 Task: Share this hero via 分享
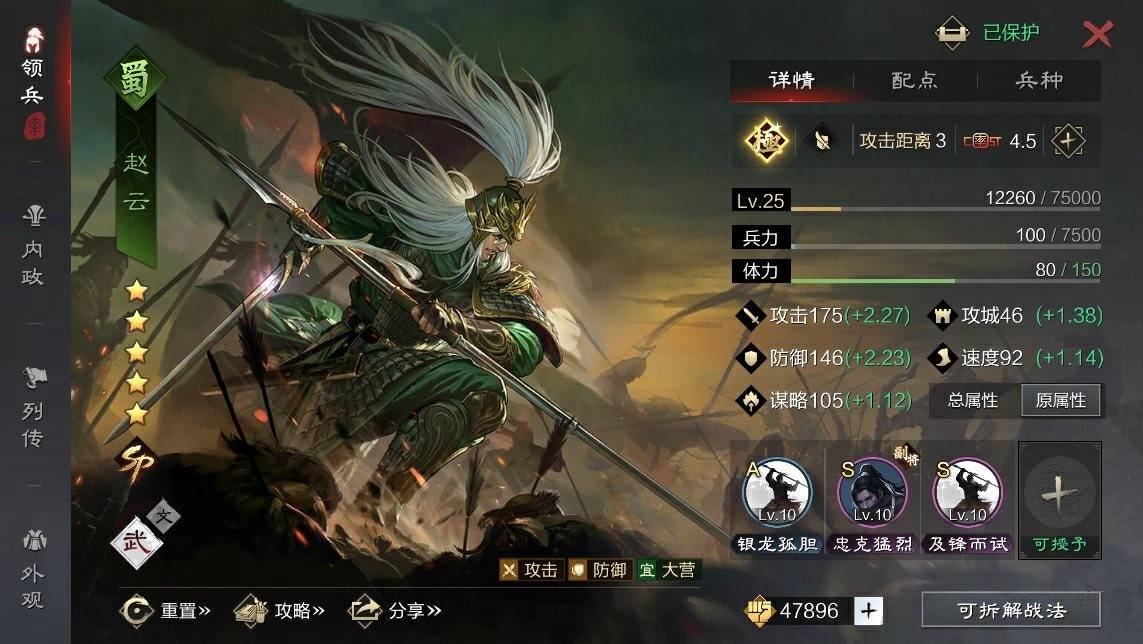click(x=394, y=610)
